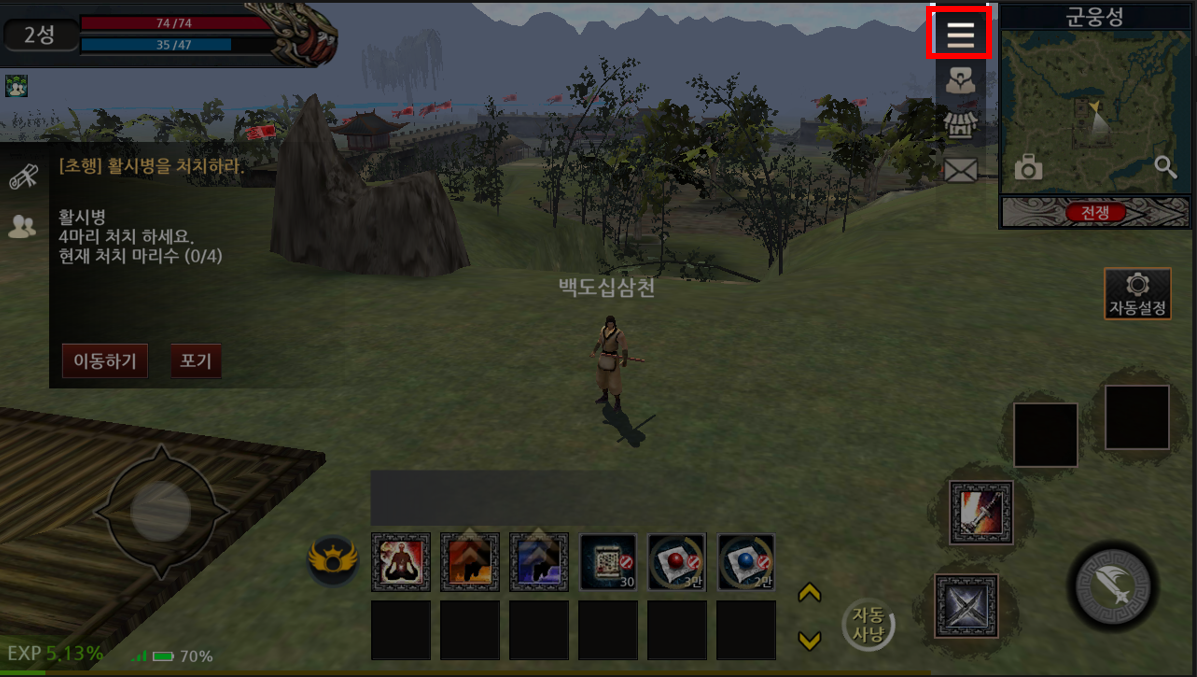This screenshot has height=677, width=1197.
Task: Use the red orb potion slot
Action: click(677, 561)
